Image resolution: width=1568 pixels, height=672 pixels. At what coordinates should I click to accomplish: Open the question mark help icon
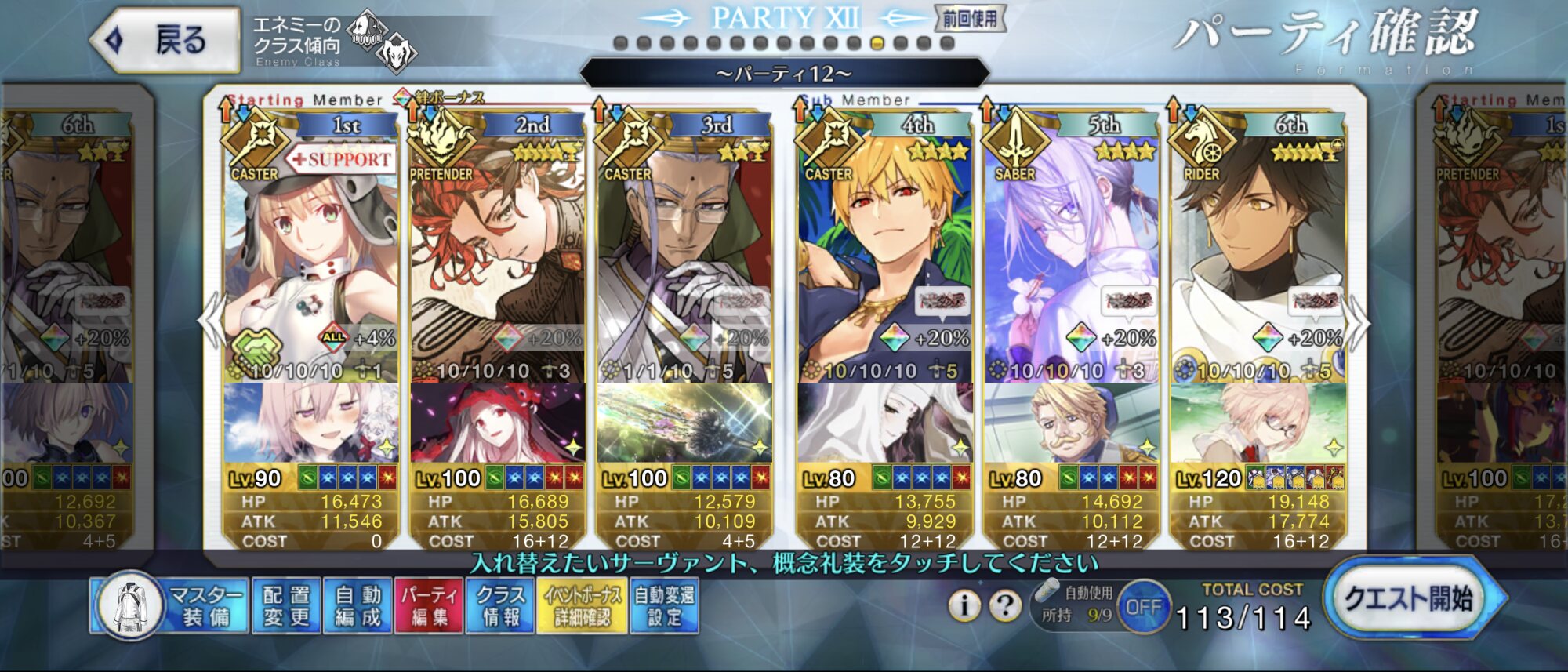coord(1004,605)
